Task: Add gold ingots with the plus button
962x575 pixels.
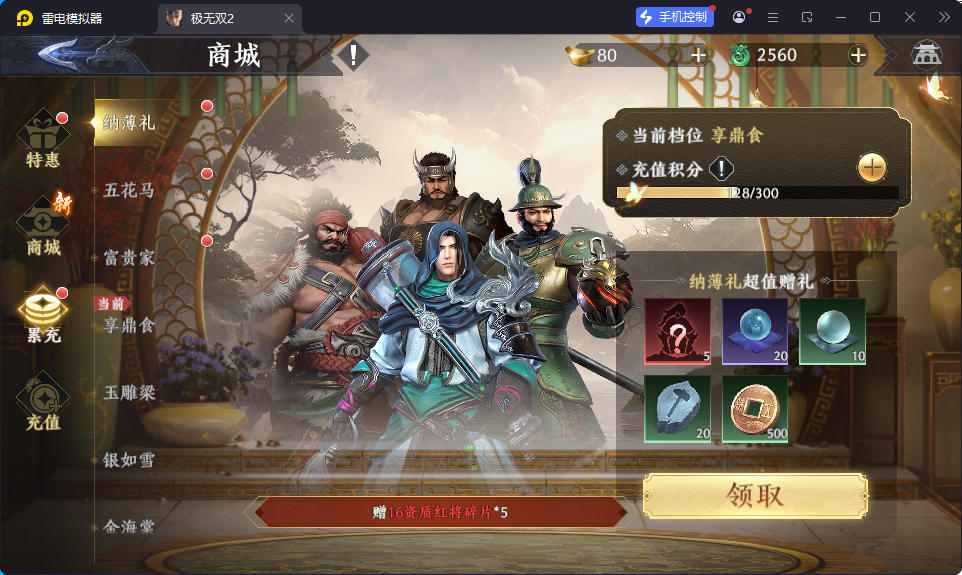Action: [698, 56]
